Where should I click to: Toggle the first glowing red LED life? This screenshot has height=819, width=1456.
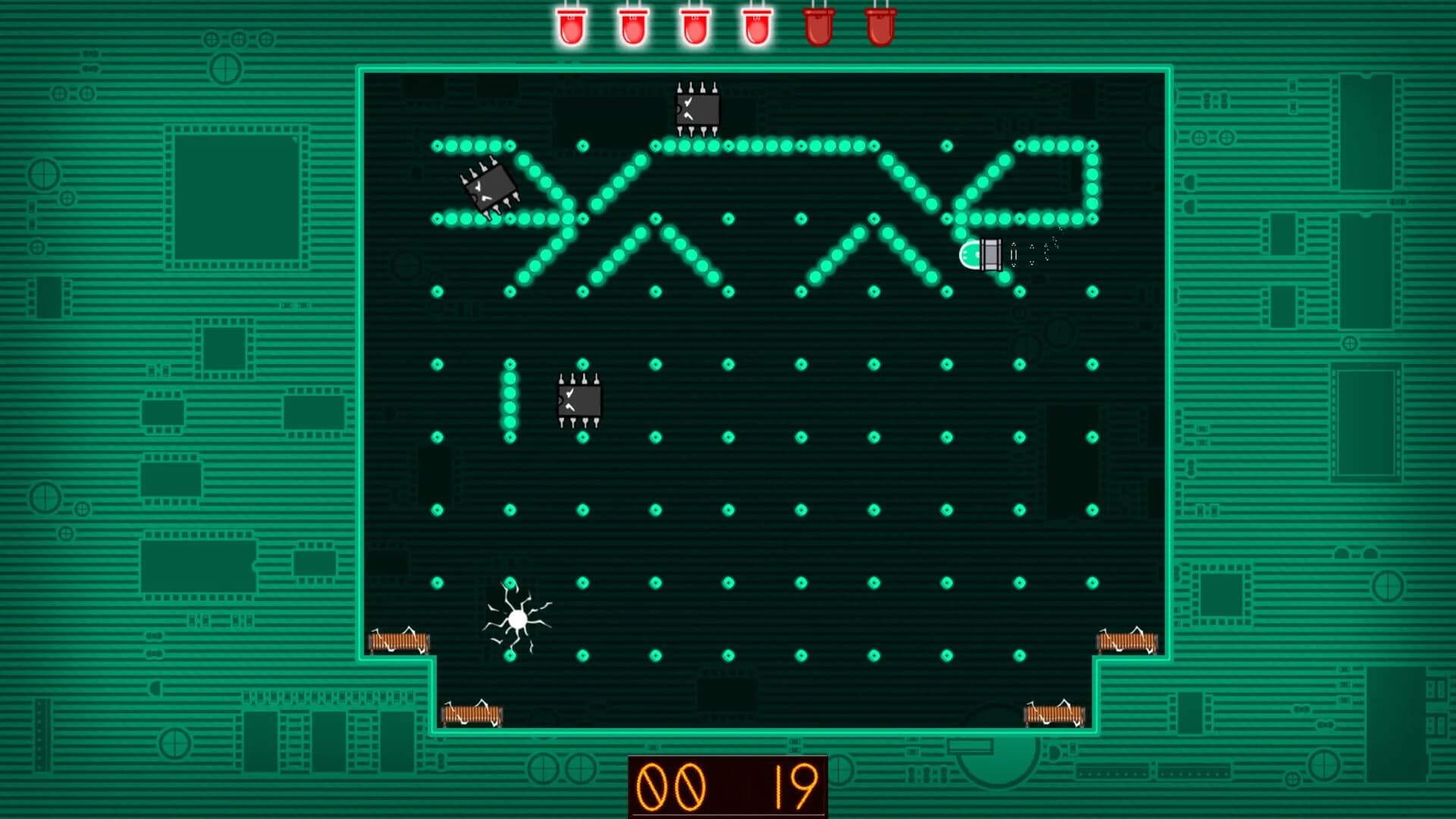click(570, 25)
